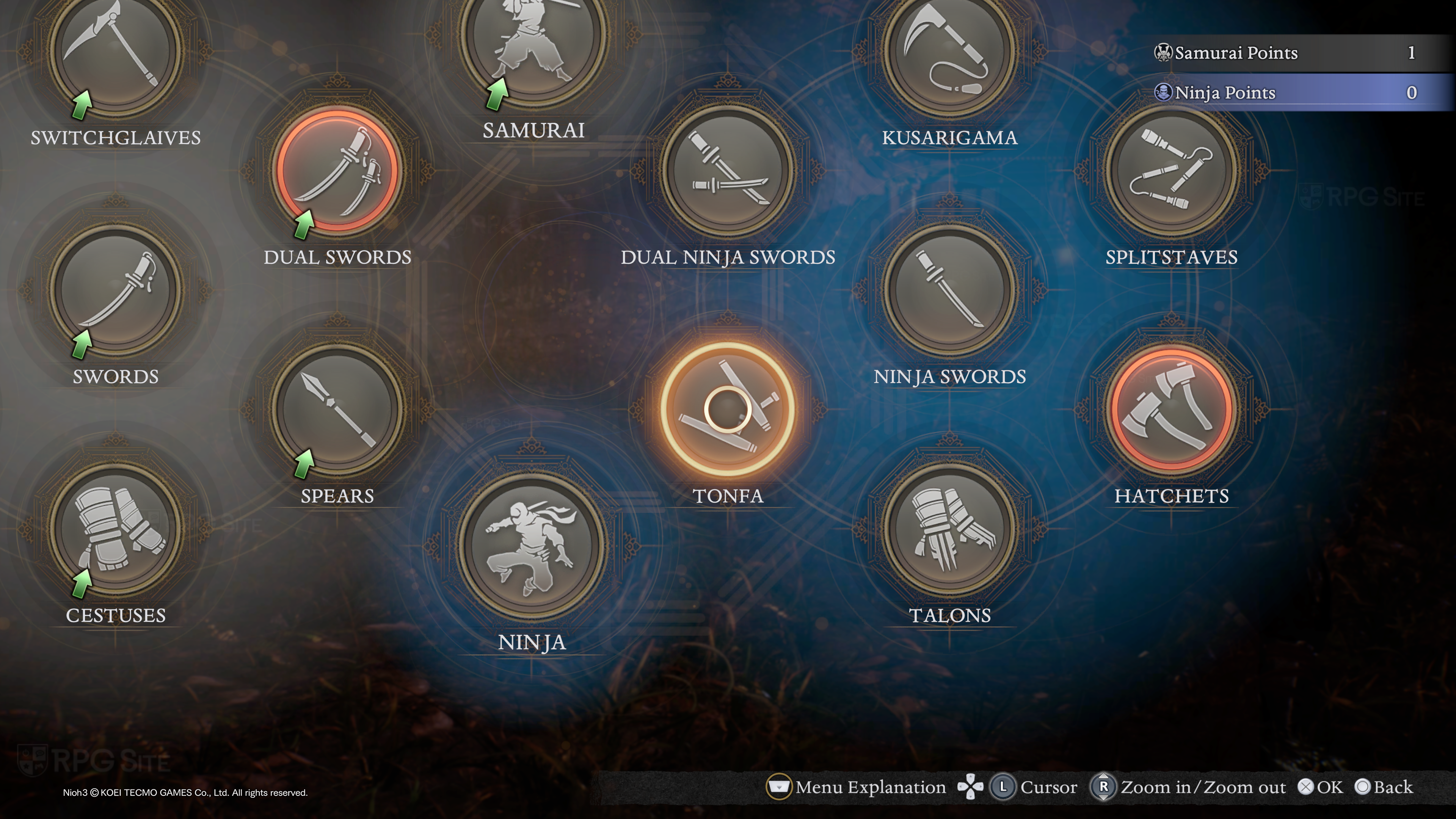Screen dimensions: 1456x819
Task: Open the Dual Ninja Swords tree
Action: 728,171
